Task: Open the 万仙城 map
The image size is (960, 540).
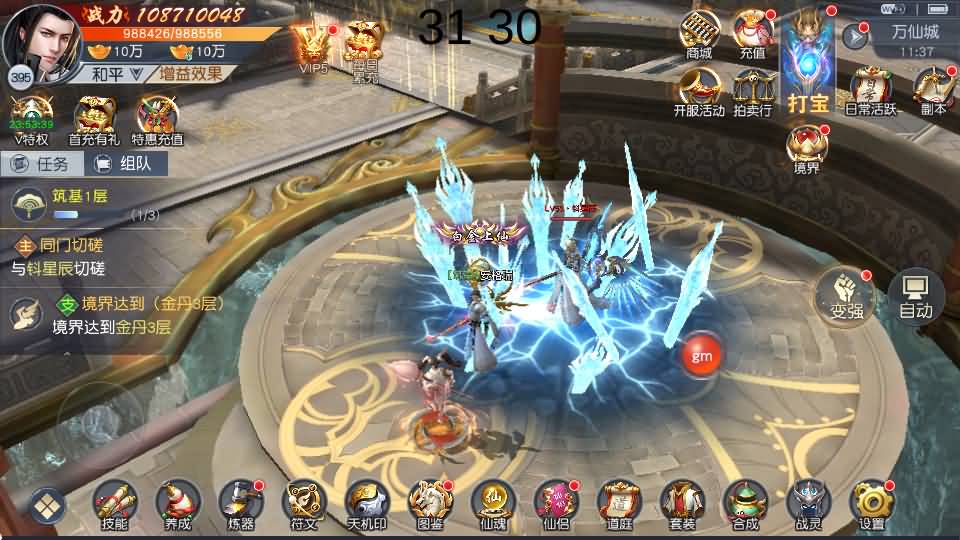Action: pyautogui.click(x=914, y=31)
